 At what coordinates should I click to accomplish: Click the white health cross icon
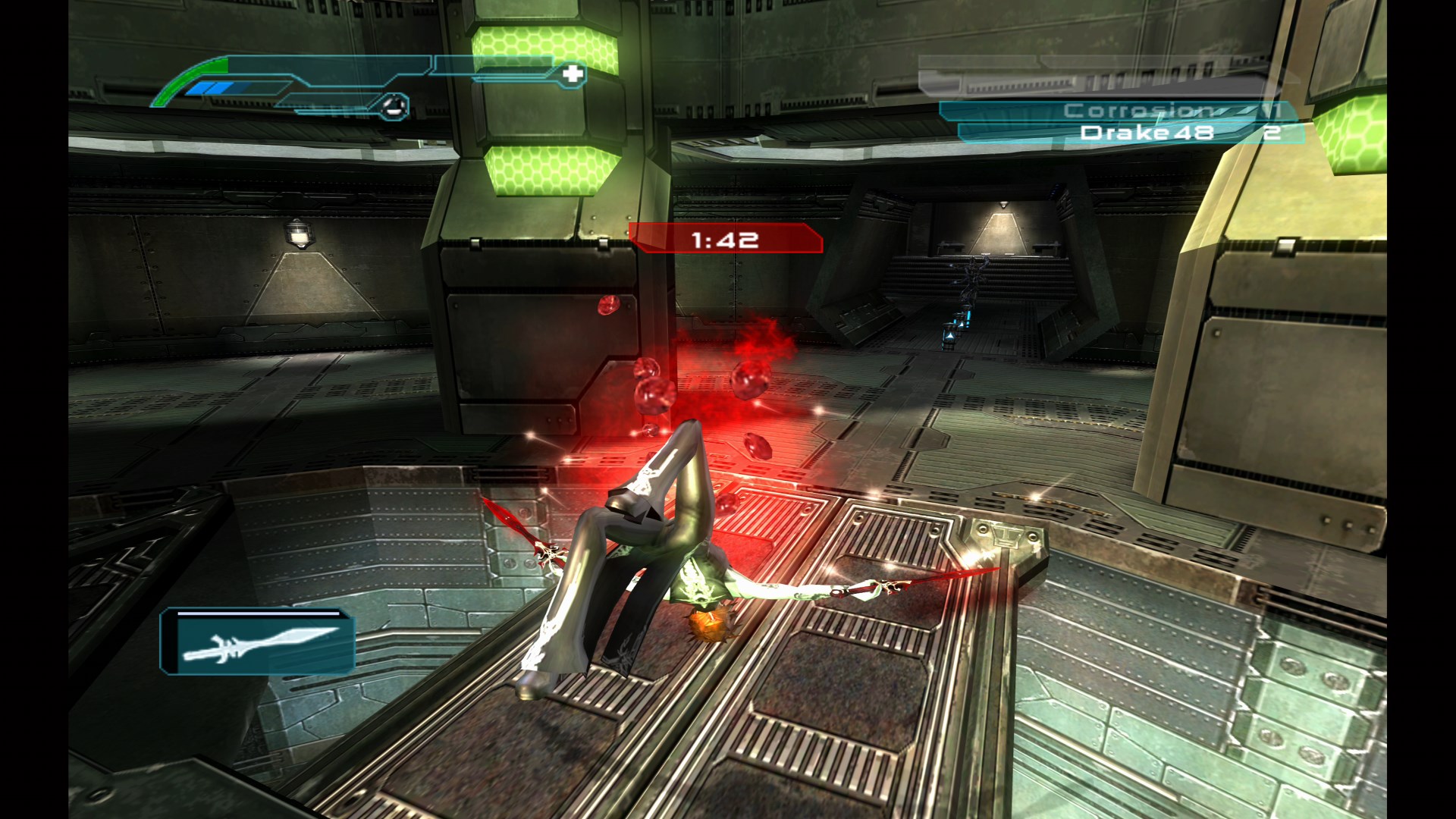573,73
